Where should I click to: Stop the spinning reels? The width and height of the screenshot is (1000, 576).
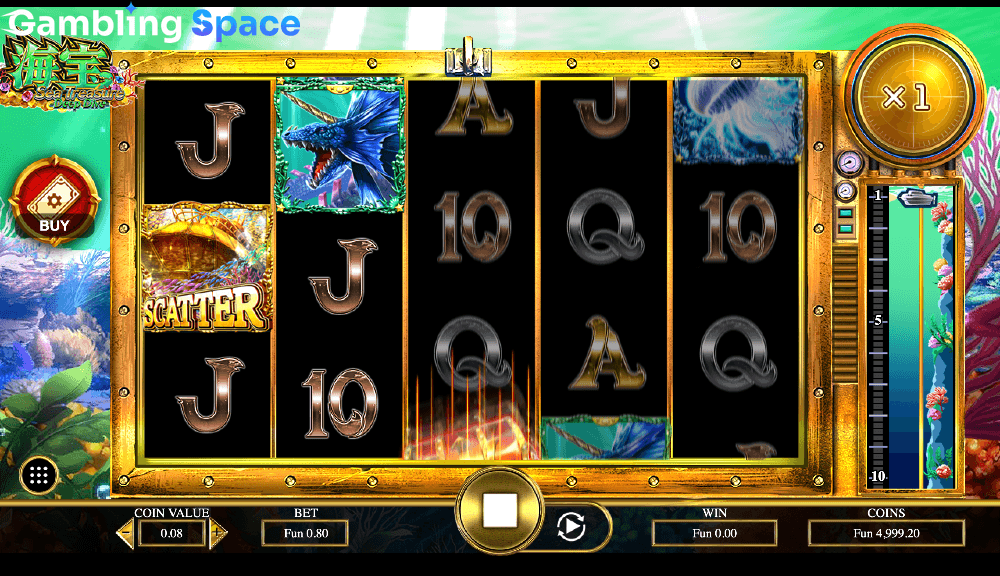[x=499, y=511]
